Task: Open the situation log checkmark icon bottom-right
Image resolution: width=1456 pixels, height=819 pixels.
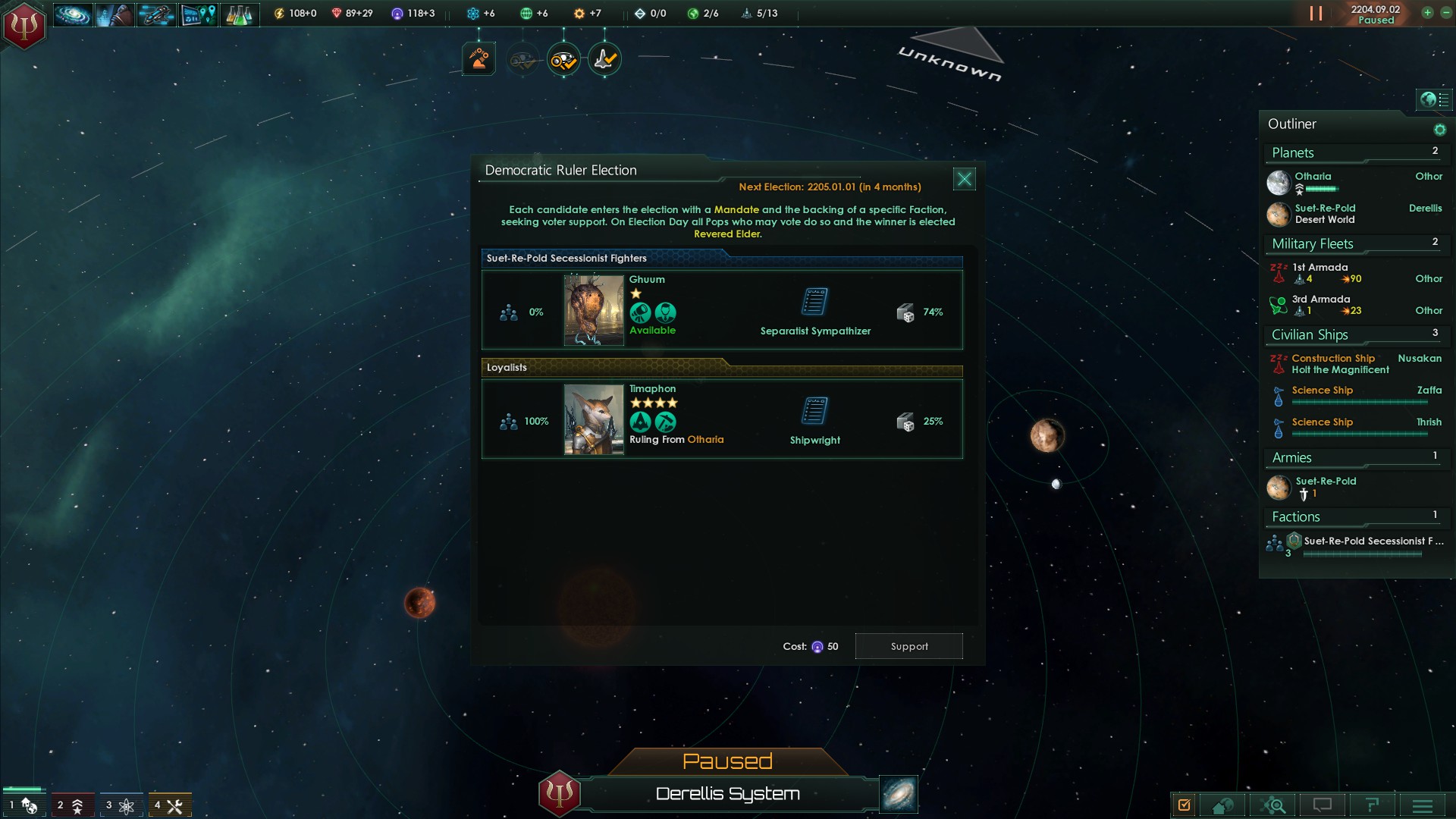Action: coord(1184,805)
